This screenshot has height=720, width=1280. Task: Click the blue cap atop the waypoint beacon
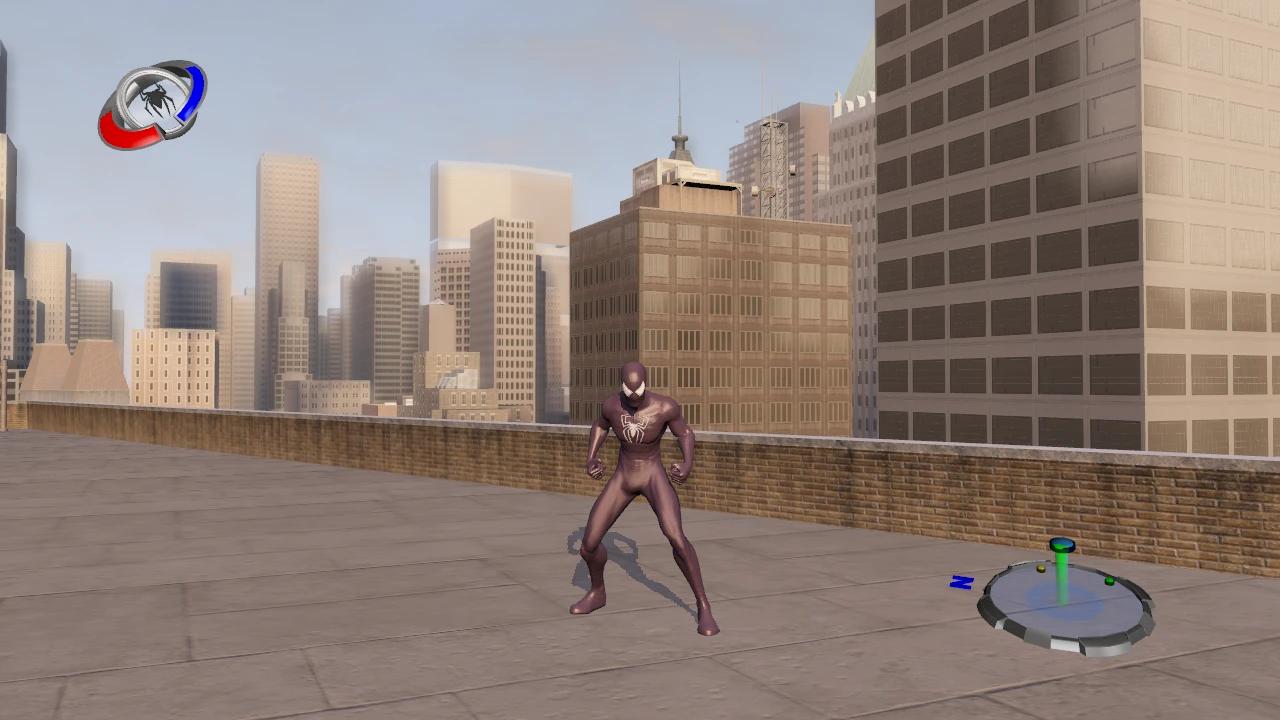pos(1062,544)
